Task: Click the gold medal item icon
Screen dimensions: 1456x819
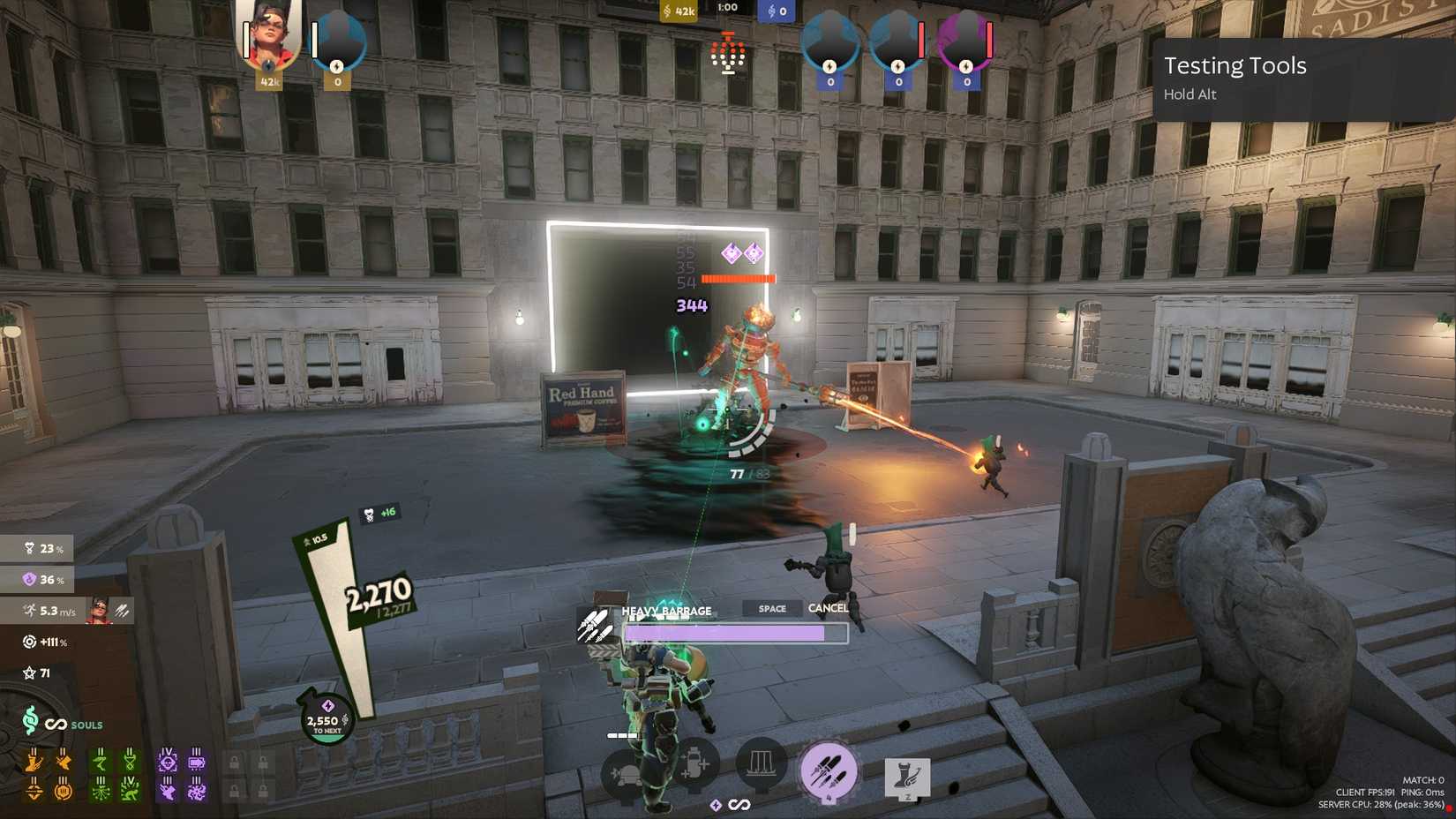Action: (64, 791)
